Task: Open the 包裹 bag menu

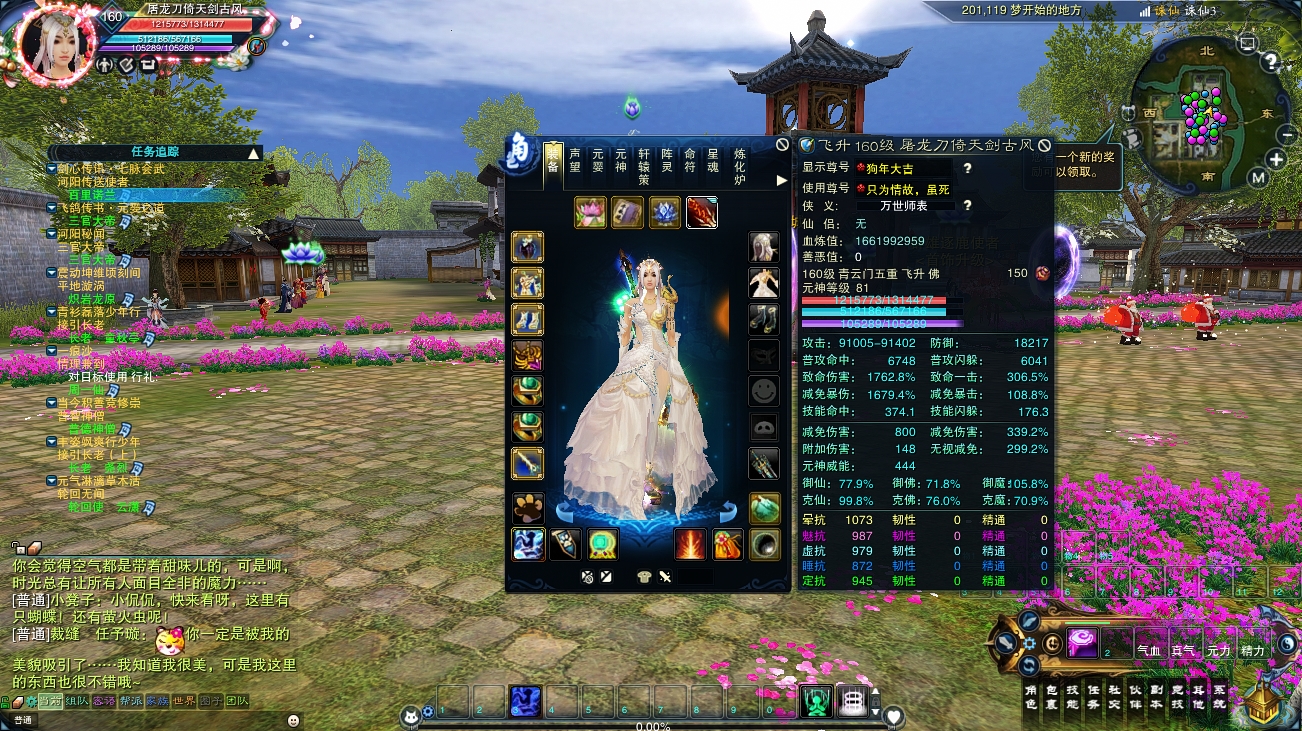Action: pyautogui.click(x=1050, y=697)
